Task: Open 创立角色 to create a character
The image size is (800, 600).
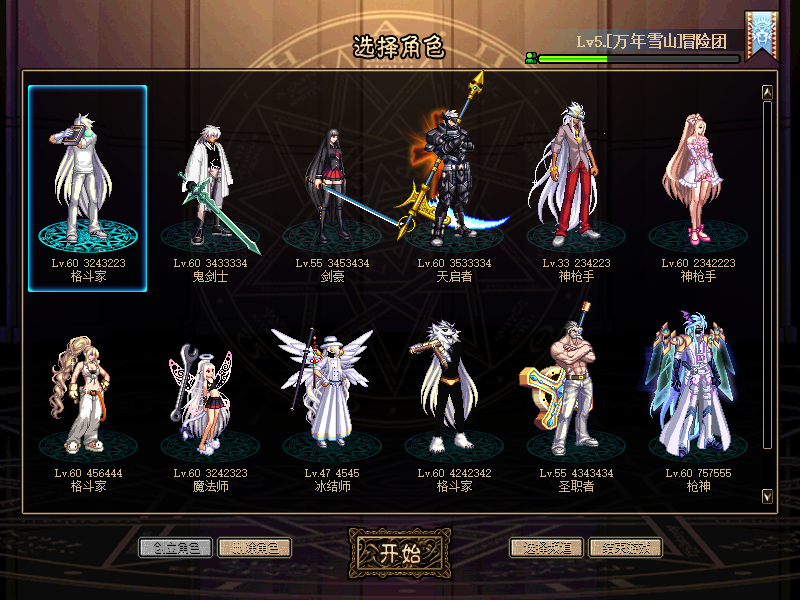Action: pyautogui.click(x=176, y=547)
